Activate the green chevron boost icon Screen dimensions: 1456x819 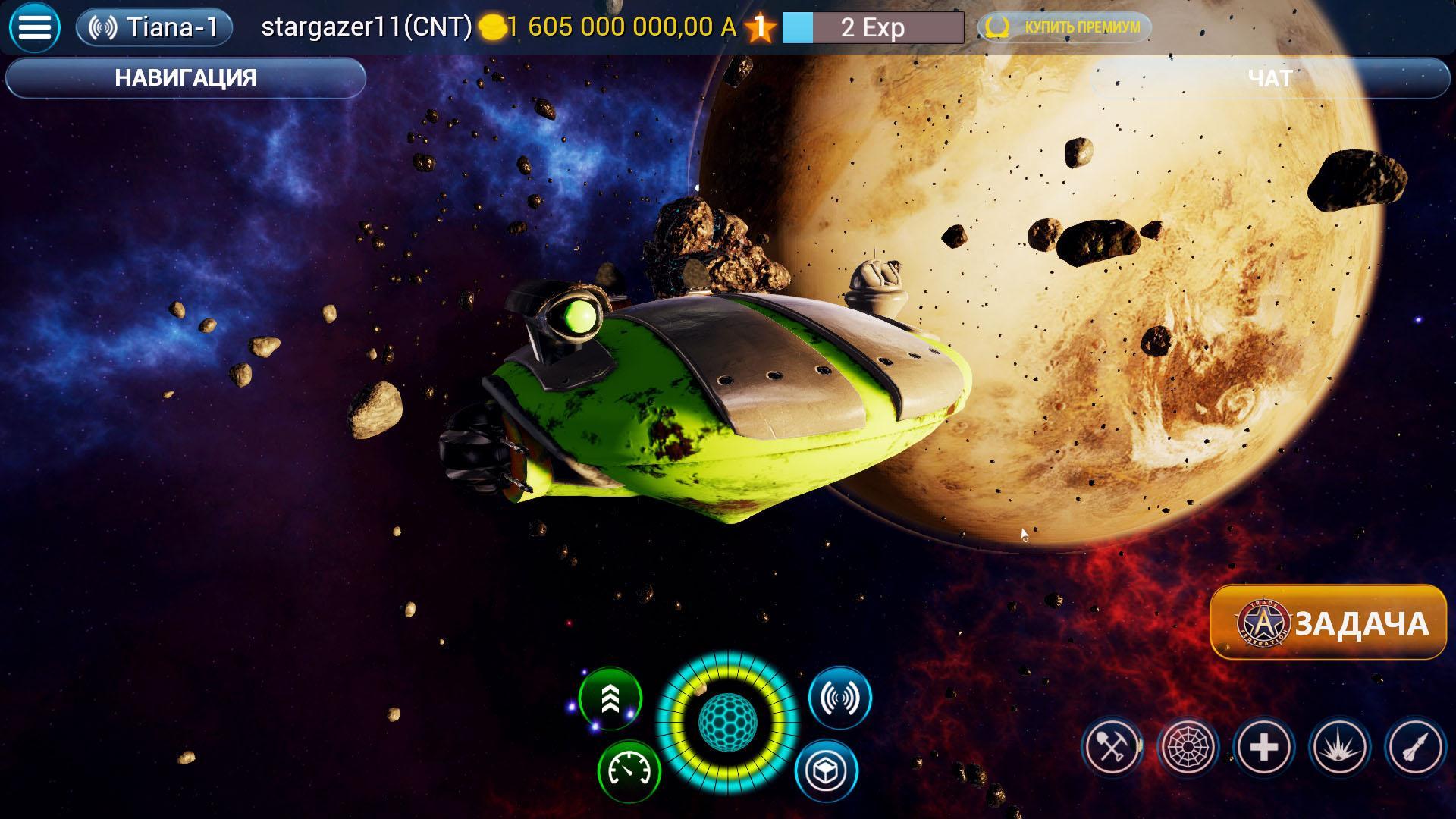click(x=610, y=698)
